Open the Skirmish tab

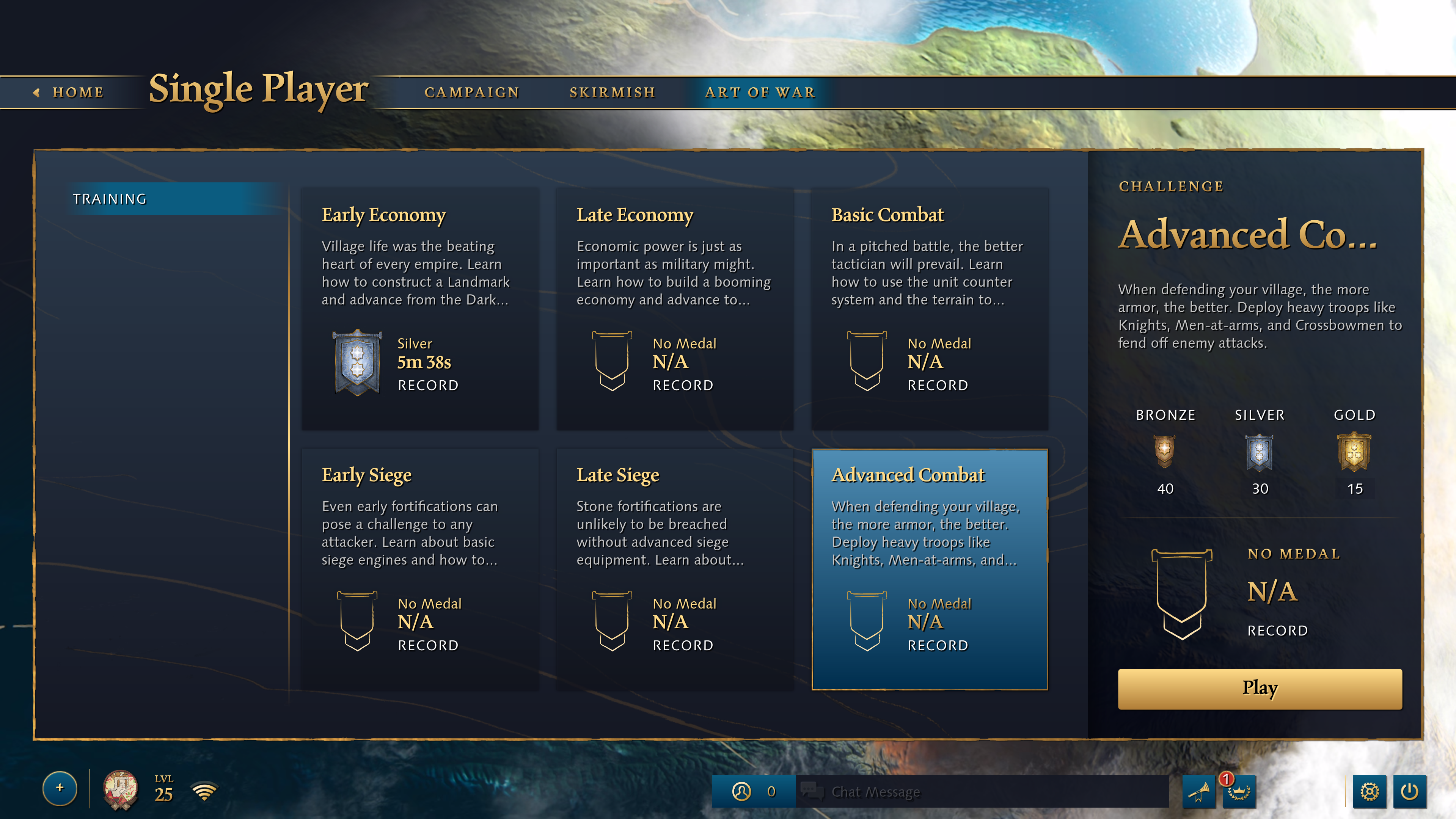coord(612,92)
